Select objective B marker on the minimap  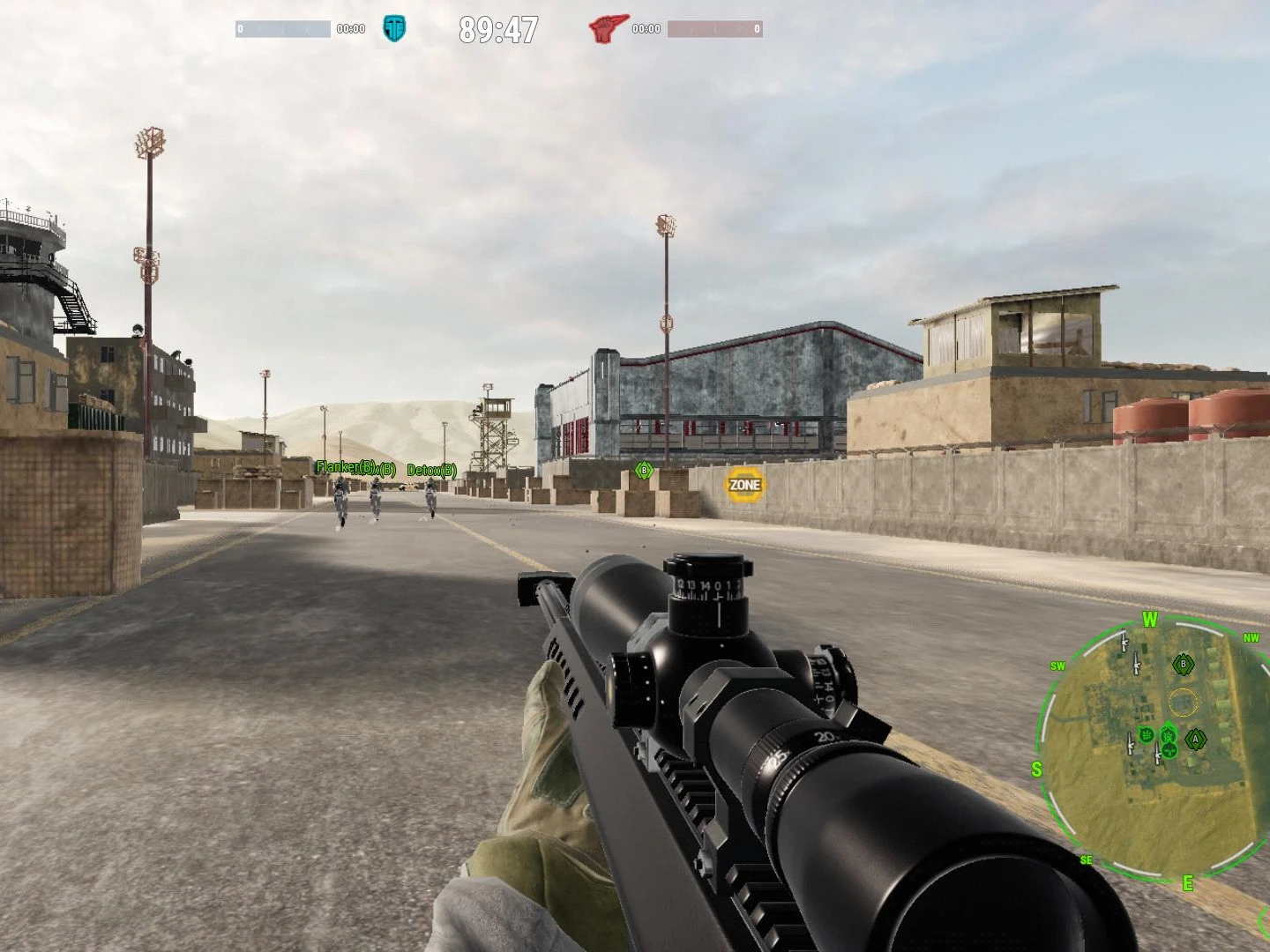pyautogui.click(x=1184, y=664)
